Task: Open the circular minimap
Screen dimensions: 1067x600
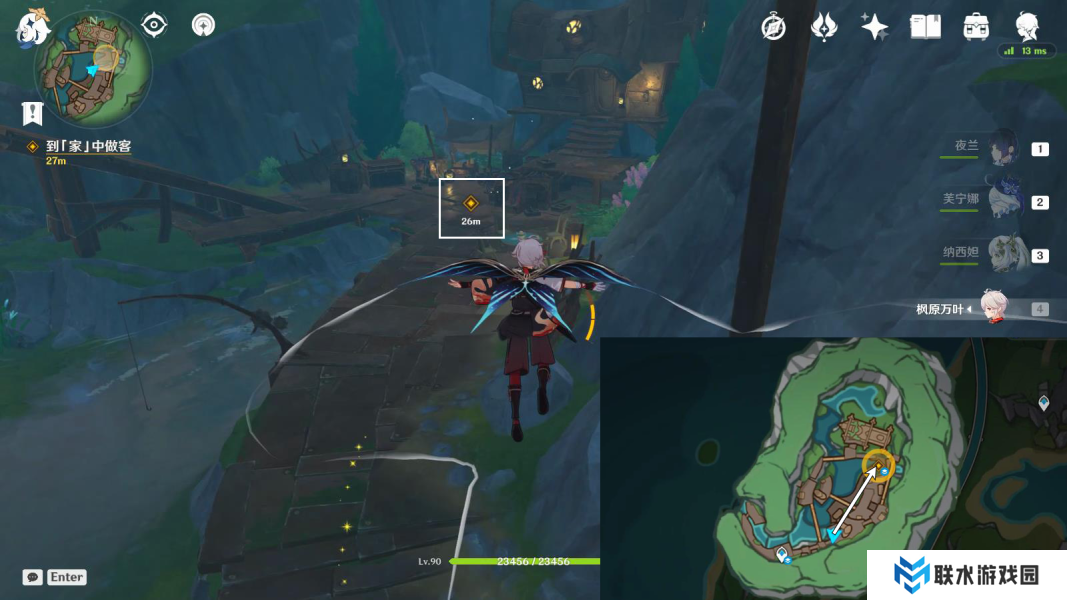Action: 93,68
